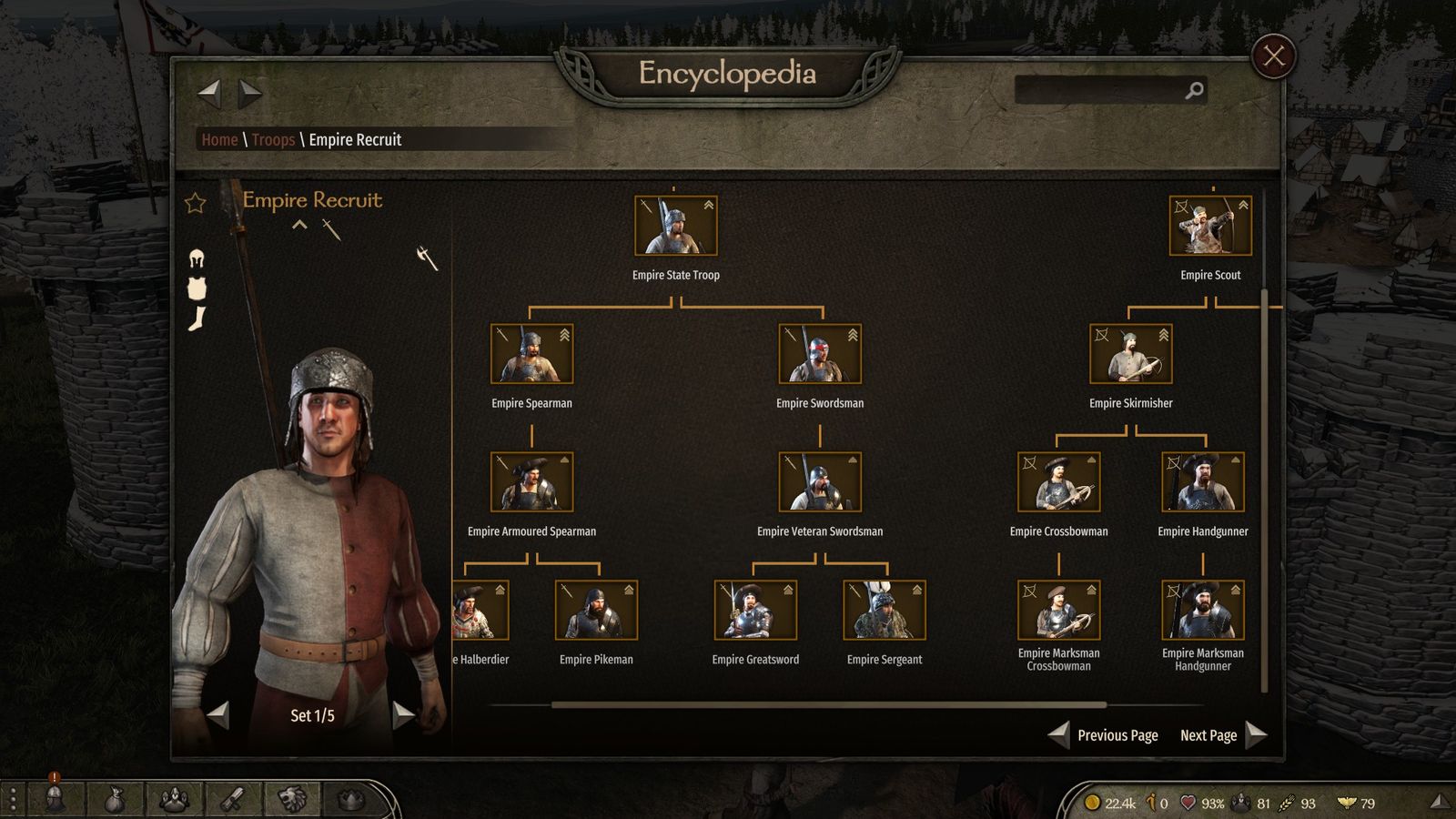Open the Empire Crossbowman entry
Screen dimensions: 1456x819
coord(1058,482)
